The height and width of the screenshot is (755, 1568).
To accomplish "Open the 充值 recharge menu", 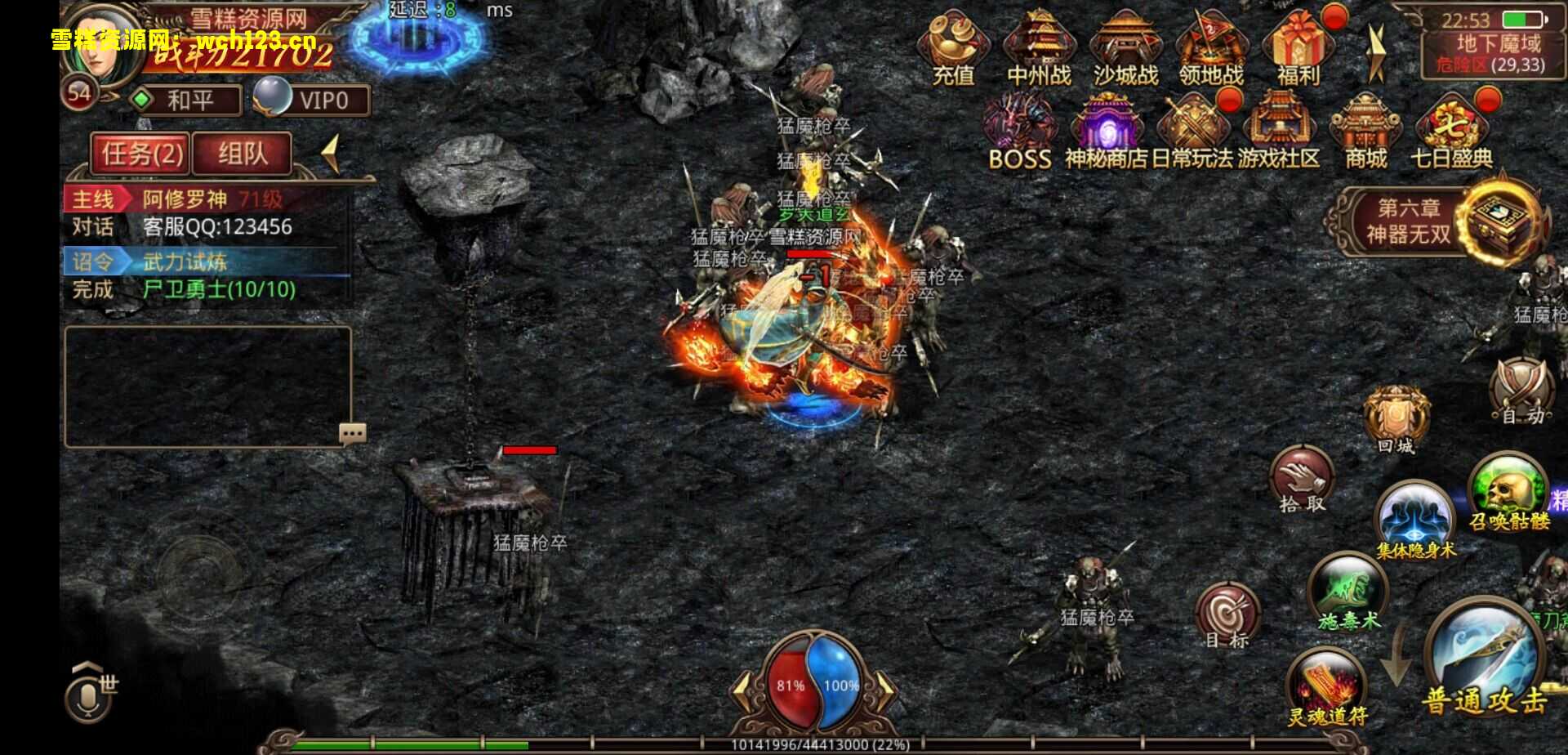I will 953,48.
